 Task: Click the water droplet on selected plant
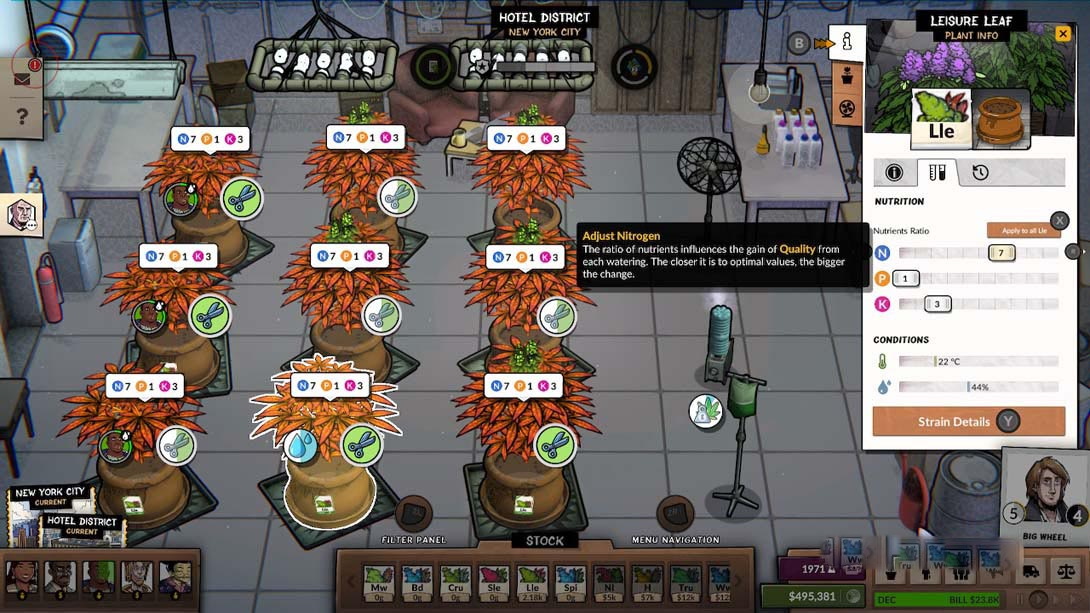click(301, 445)
